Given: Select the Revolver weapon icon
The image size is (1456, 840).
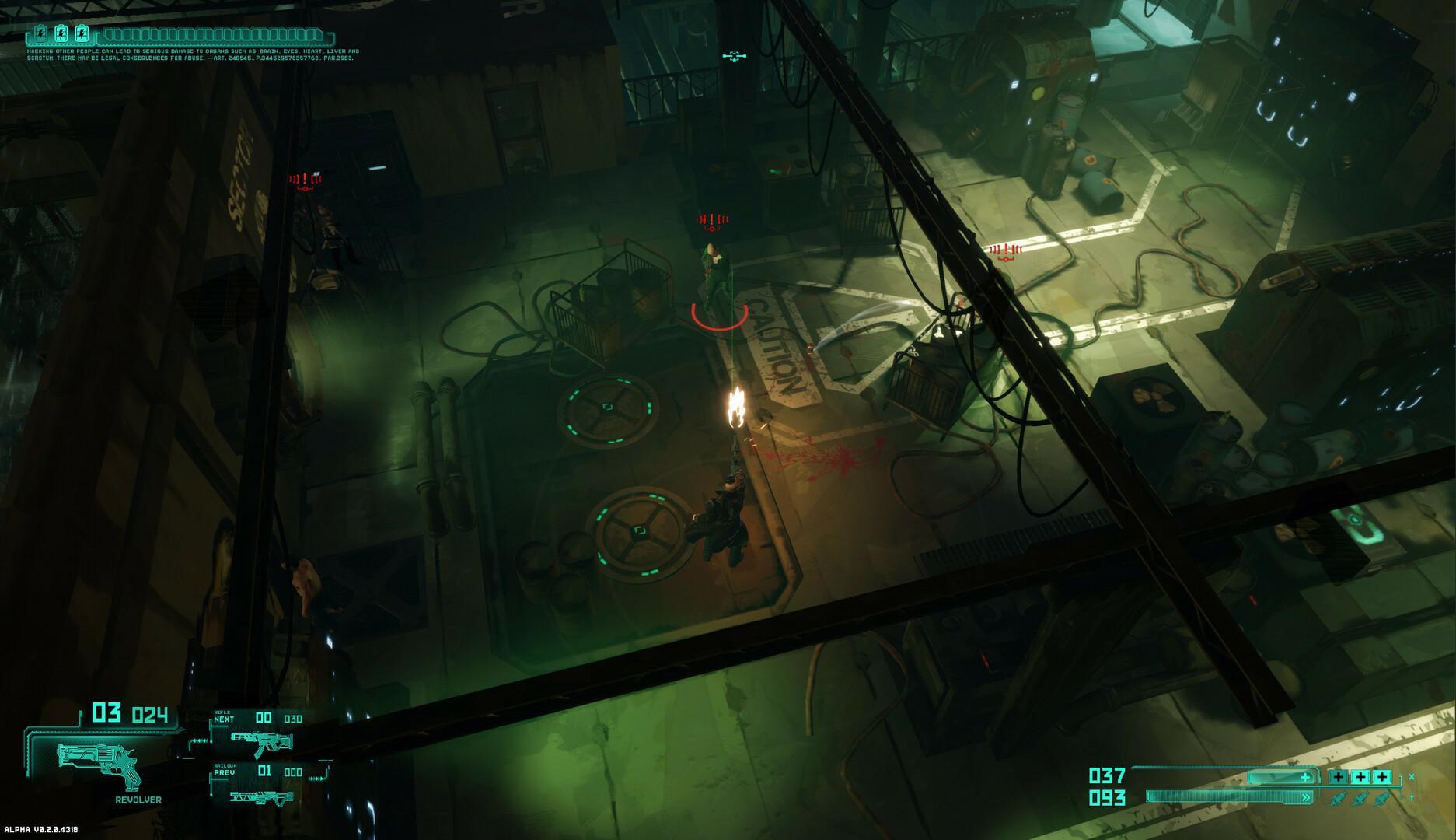Looking at the screenshot, I should (x=97, y=764).
